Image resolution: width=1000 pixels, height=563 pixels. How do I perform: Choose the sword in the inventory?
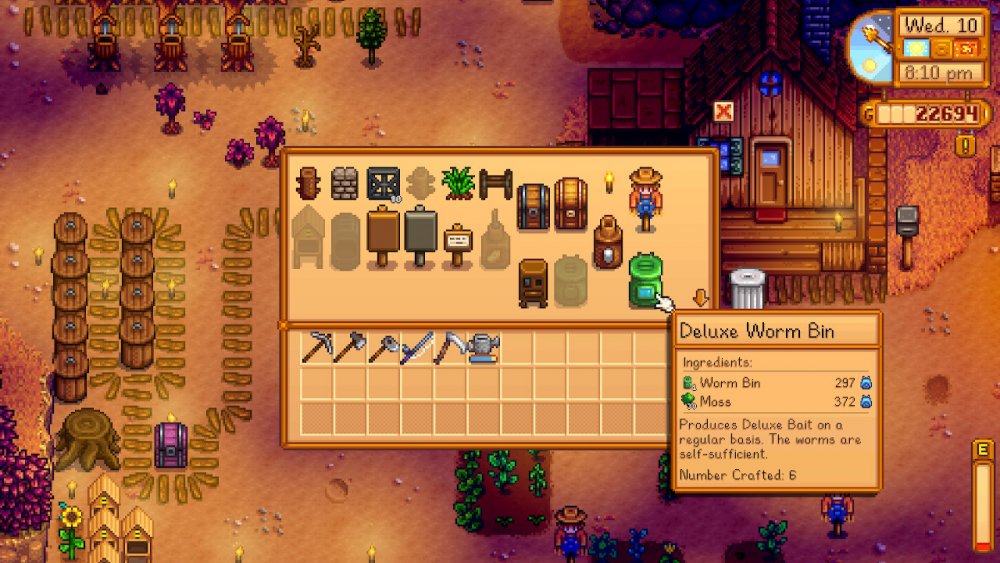[416, 348]
